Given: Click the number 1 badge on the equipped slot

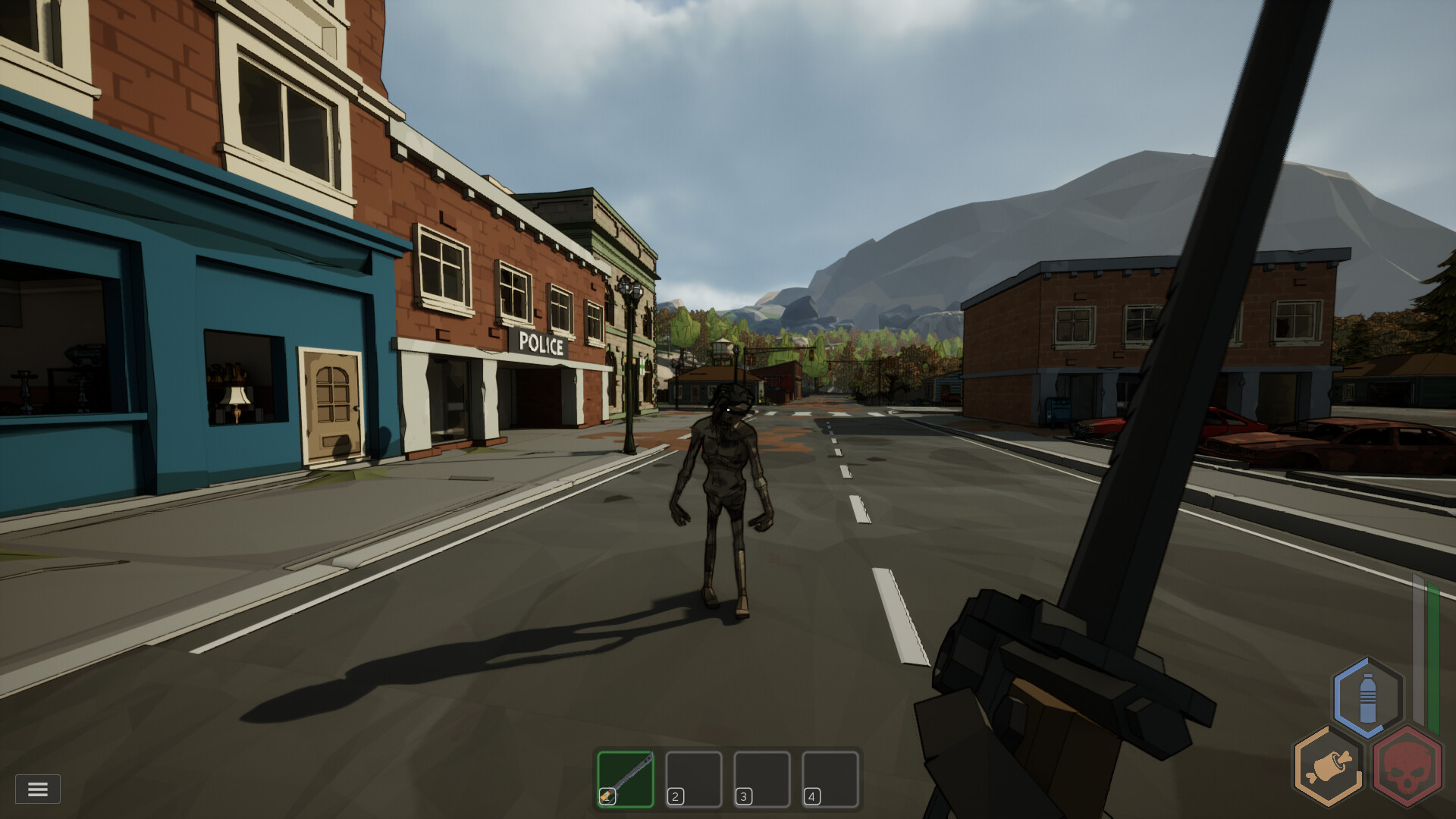Looking at the screenshot, I should click(x=607, y=796).
